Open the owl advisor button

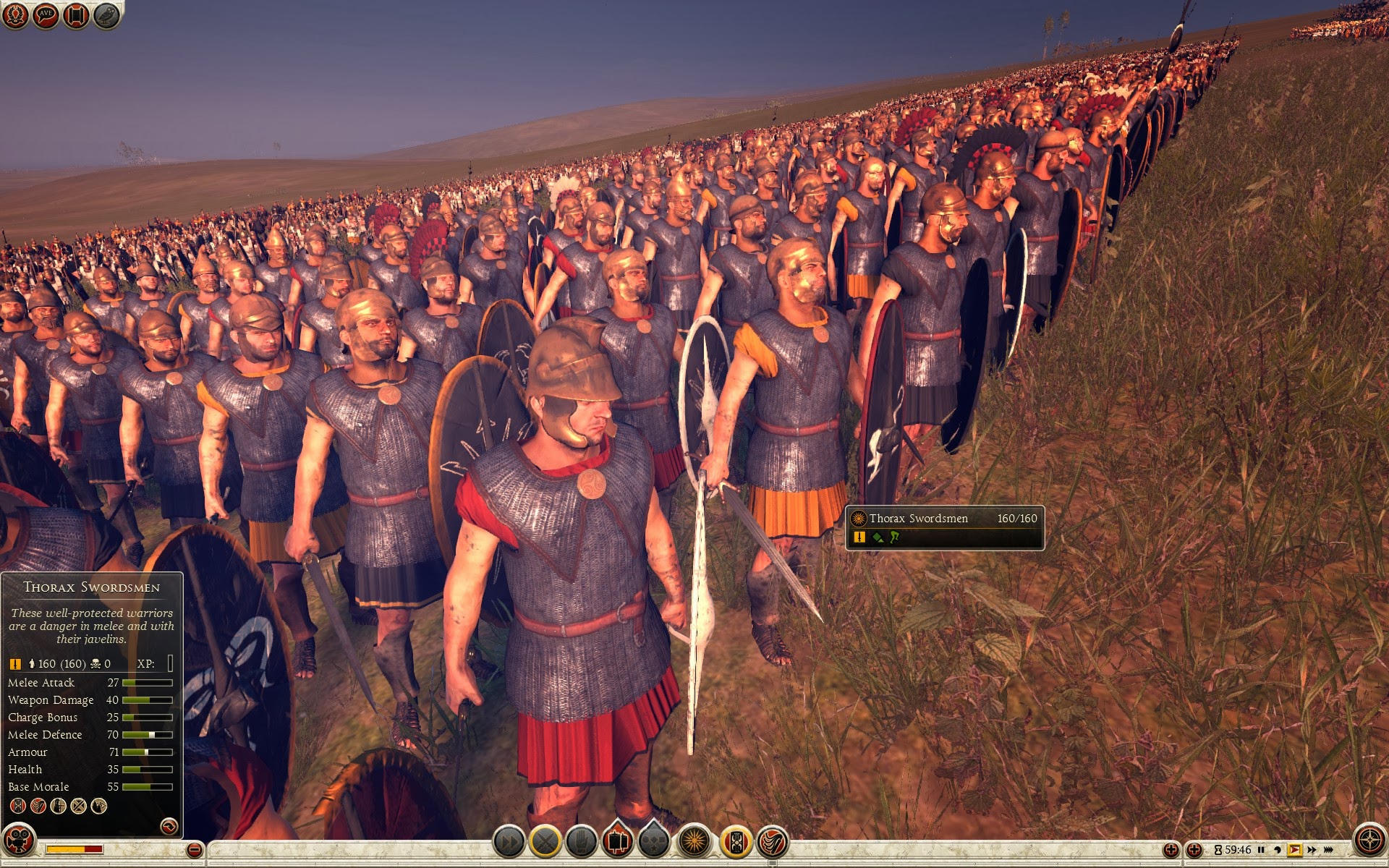pyautogui.click(x=106, y=15)
